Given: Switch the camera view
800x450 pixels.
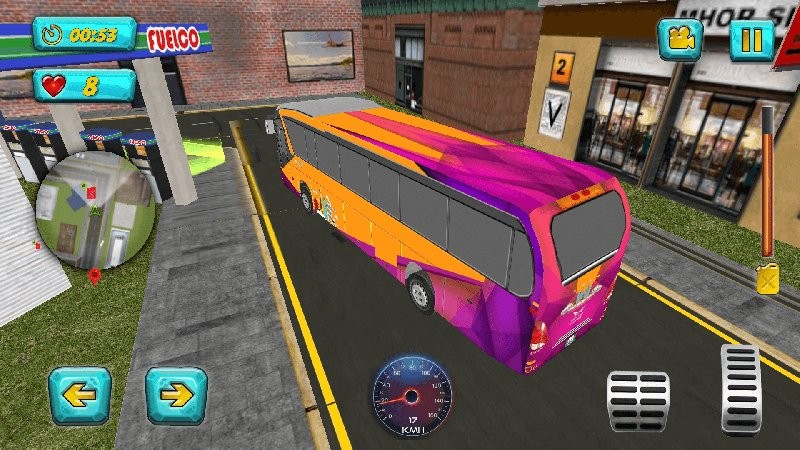Looking at the screenshot, I should click(680, 40).
